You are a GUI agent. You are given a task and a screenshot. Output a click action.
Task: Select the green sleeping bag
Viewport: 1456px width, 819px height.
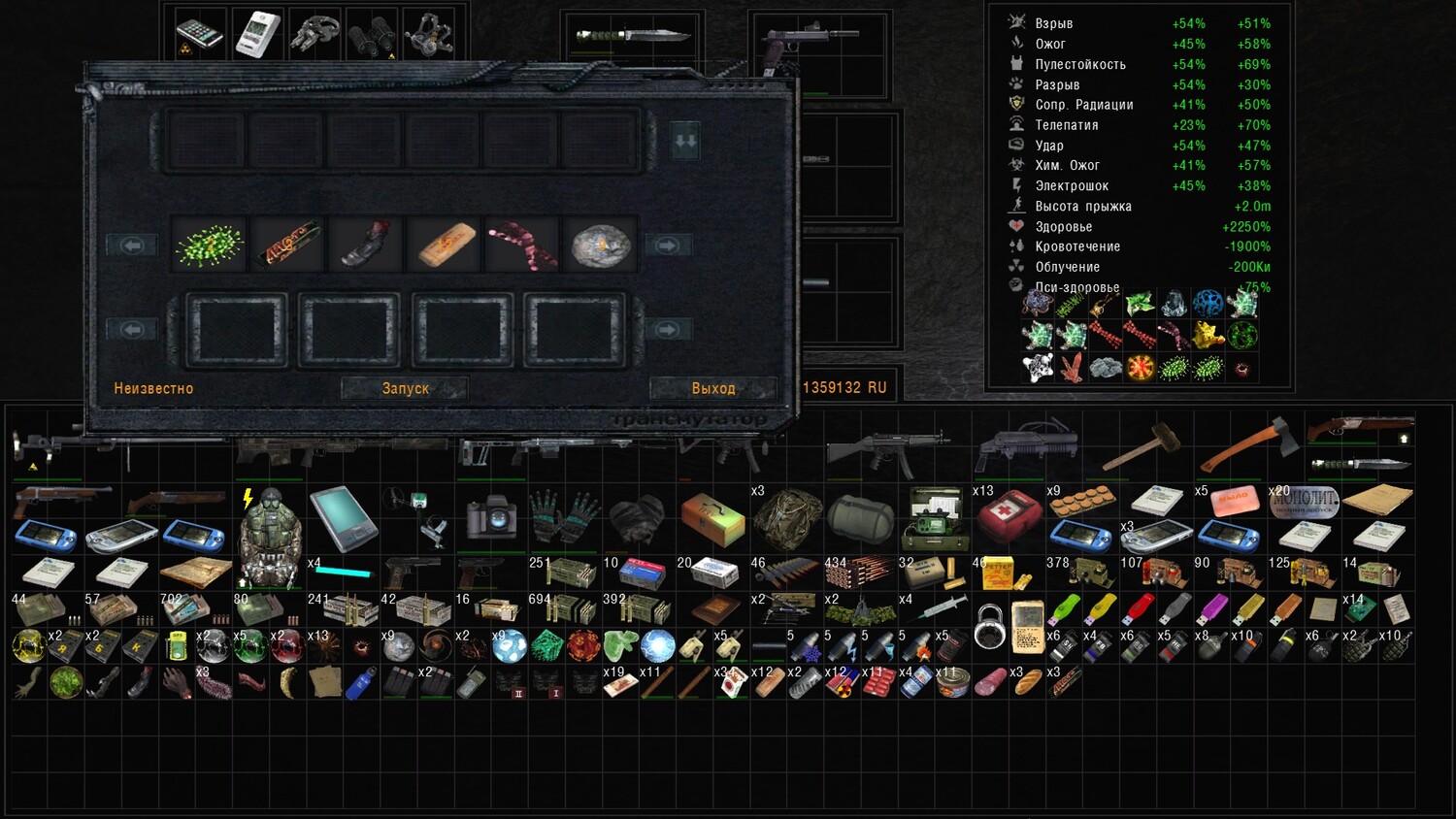pyautogui.click(x=860, y=517)
